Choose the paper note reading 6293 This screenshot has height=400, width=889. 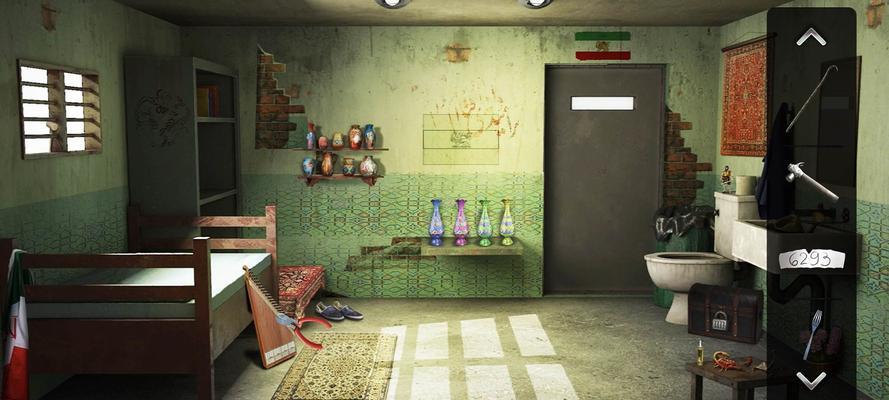click(811, 259)
